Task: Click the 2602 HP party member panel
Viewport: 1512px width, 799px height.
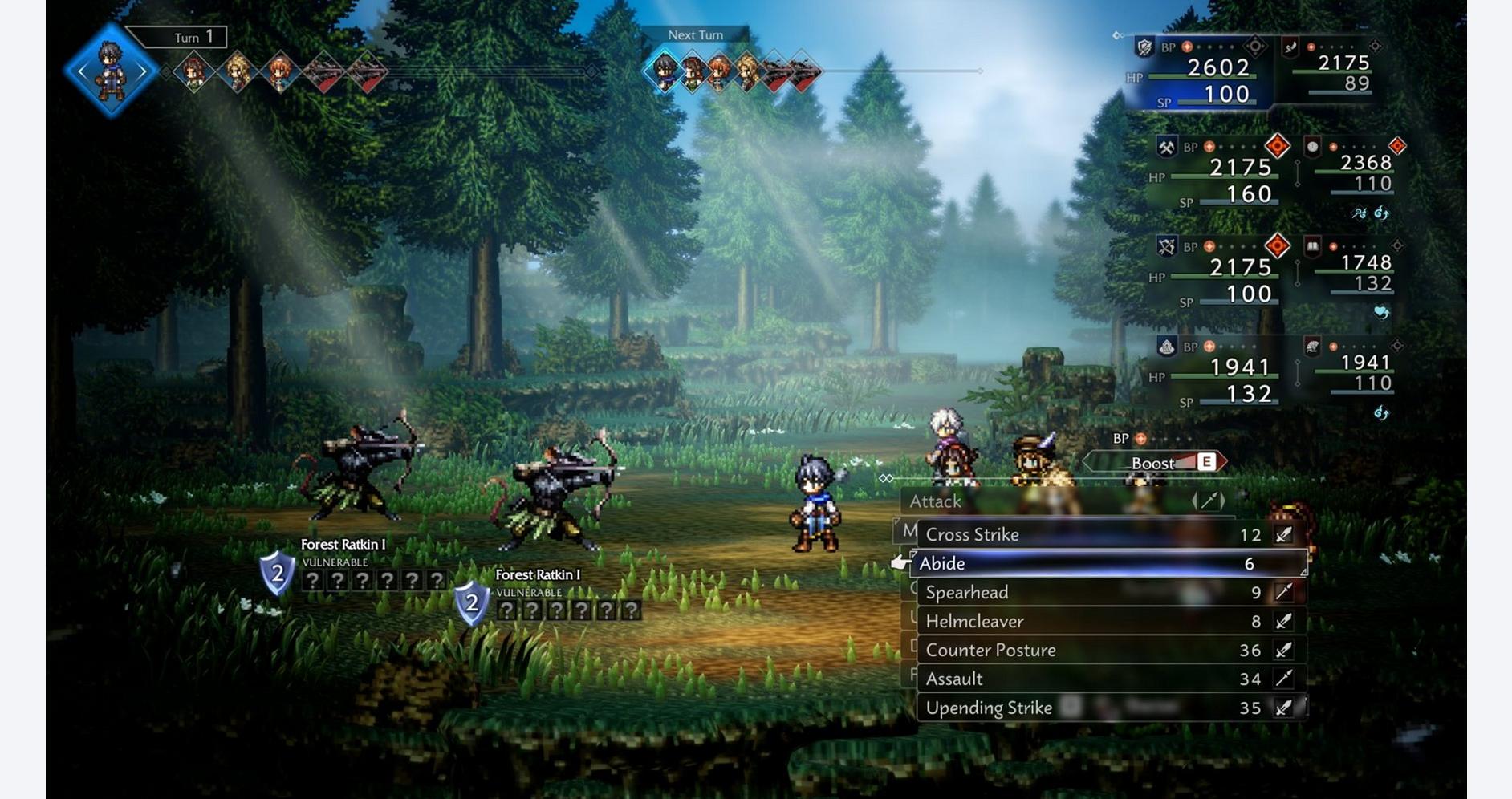Action: coord(1200,74)
